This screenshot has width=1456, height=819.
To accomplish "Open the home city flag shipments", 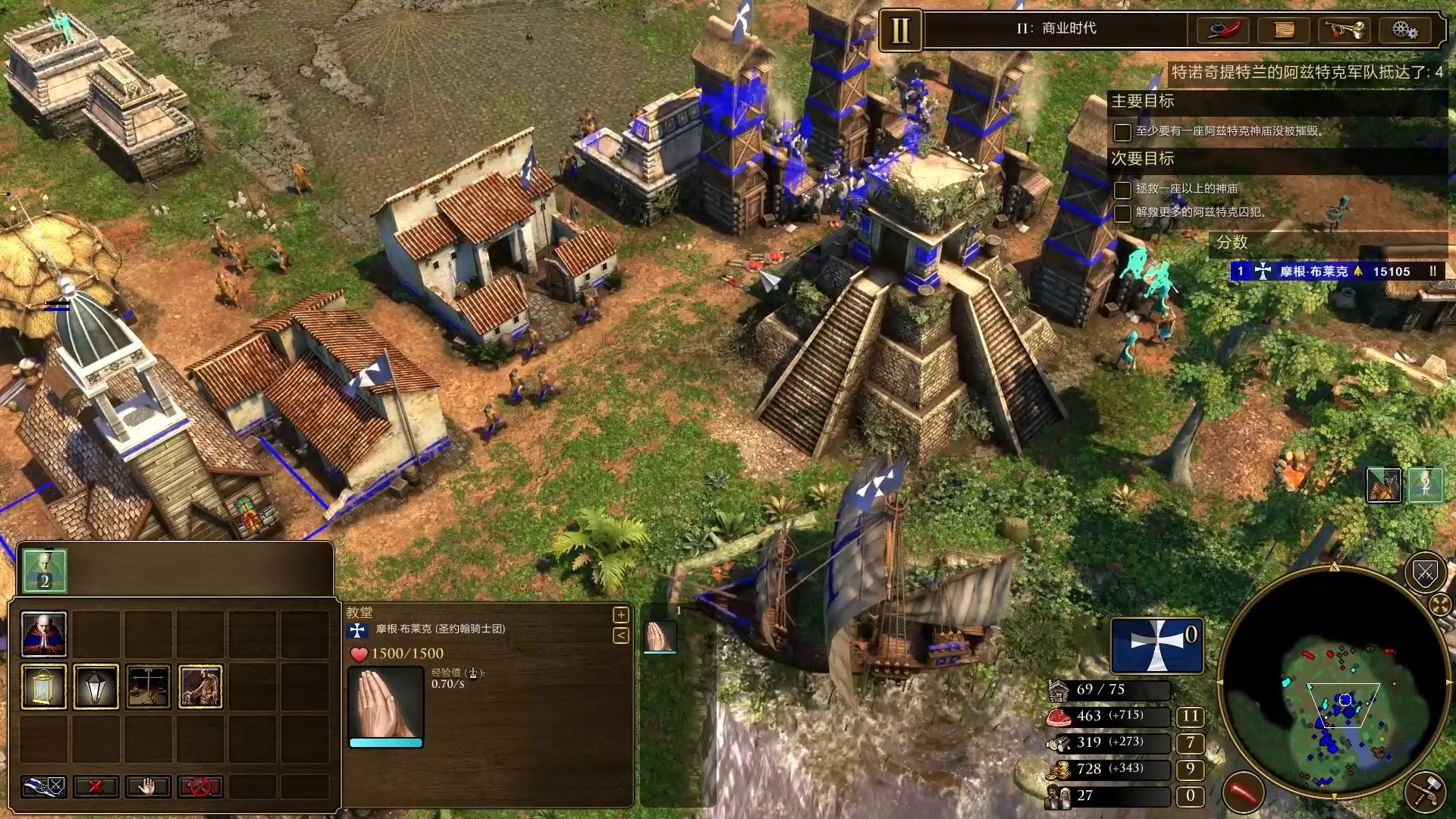I will [x=1156, y=645].
